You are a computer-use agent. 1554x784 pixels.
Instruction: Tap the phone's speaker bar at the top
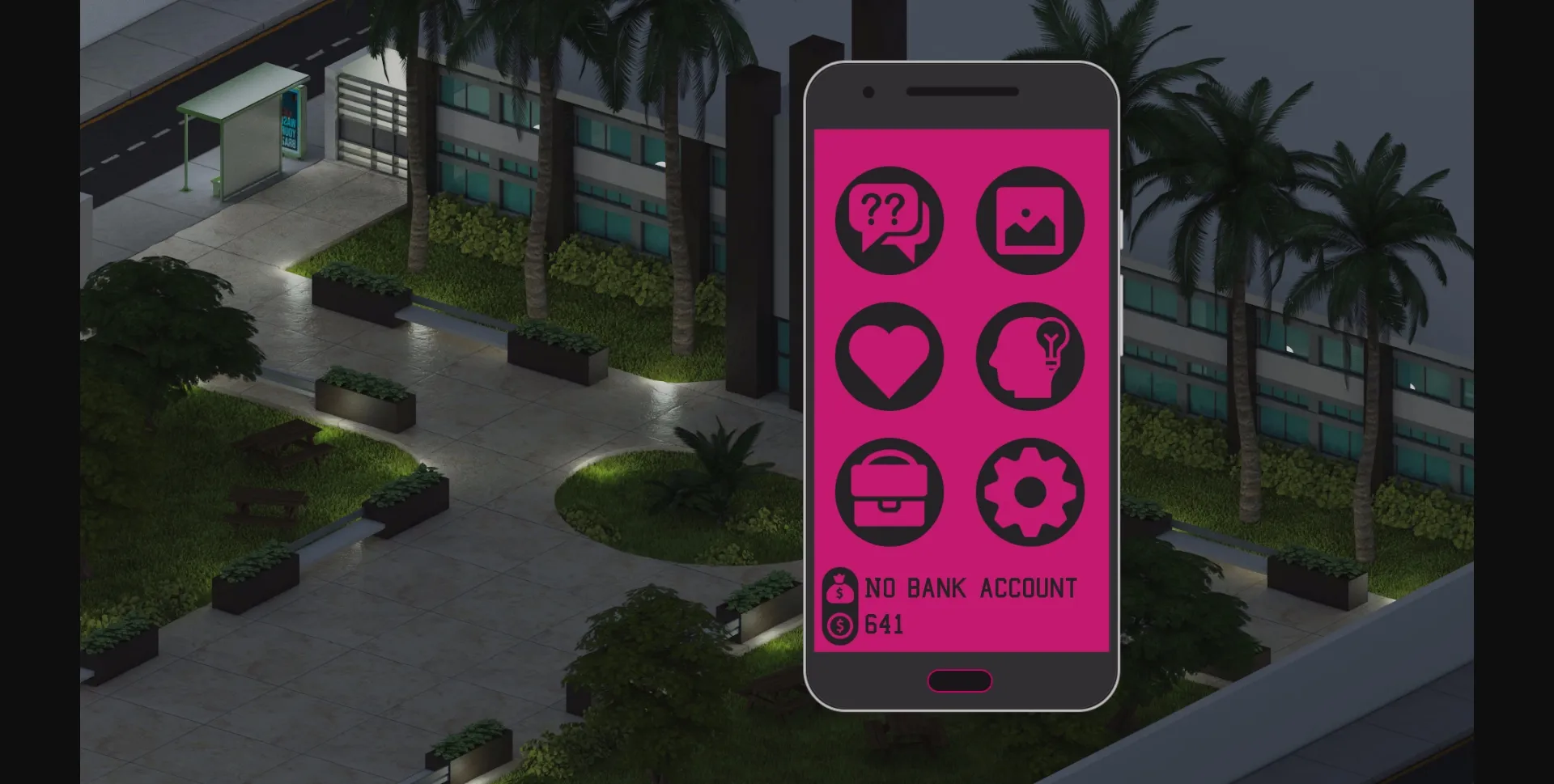[963, 91]
